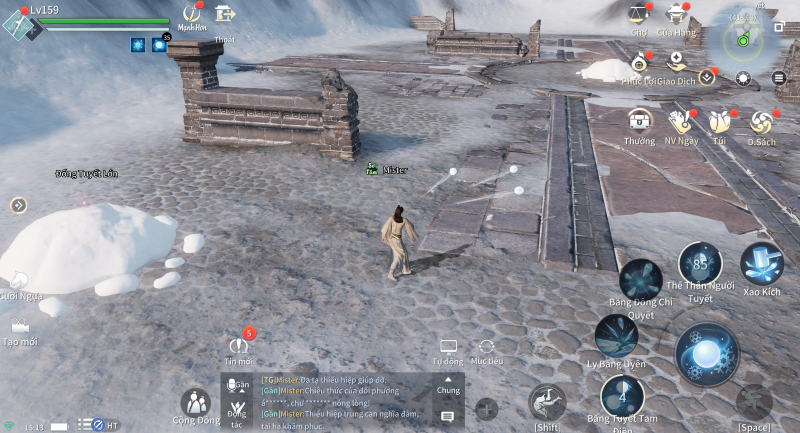This screenshot has width=800, height=433.
Task: Click the circular minimap
Action: [x=743, y=37]
